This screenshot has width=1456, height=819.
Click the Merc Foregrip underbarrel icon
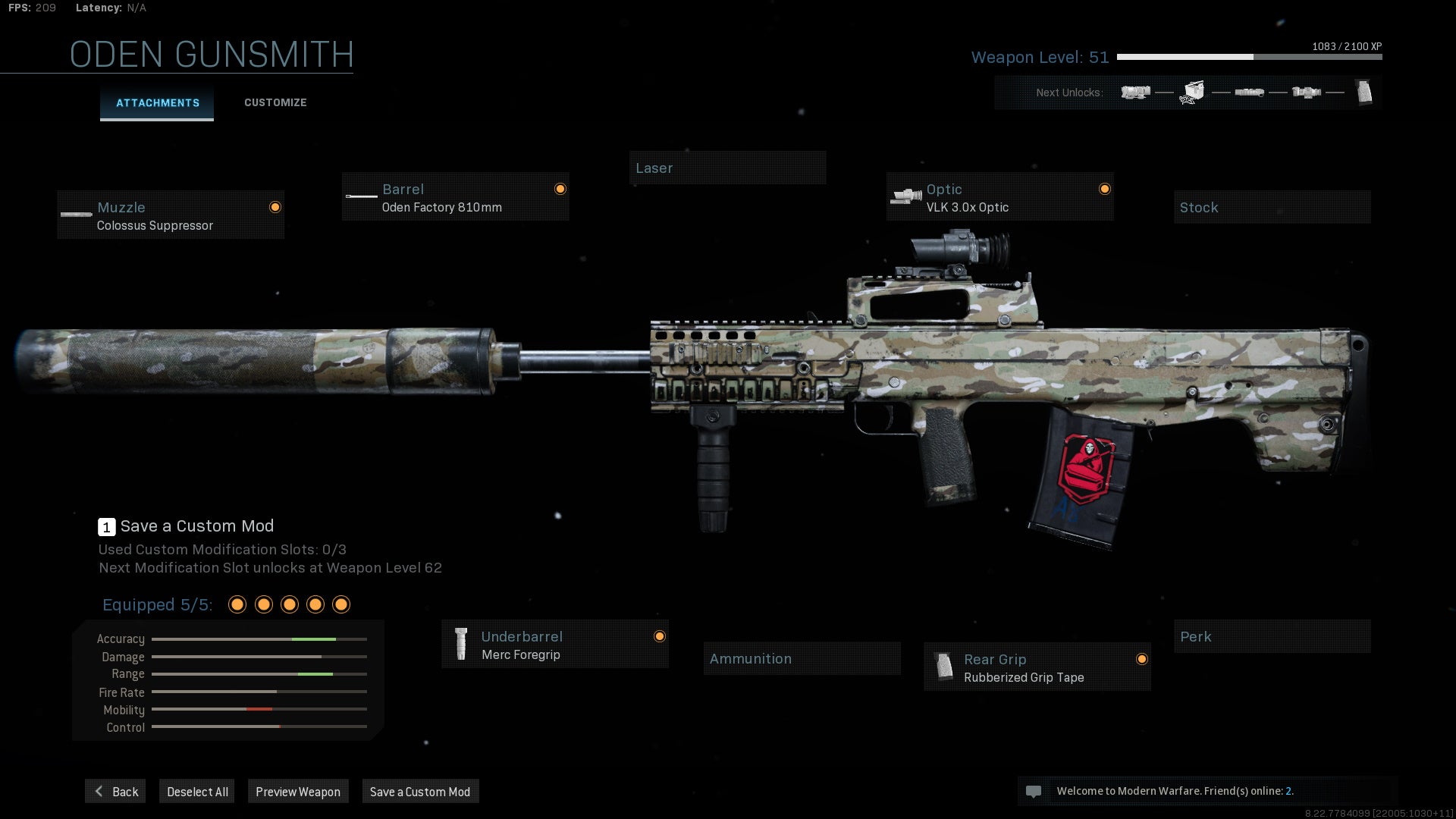[462, 644]
